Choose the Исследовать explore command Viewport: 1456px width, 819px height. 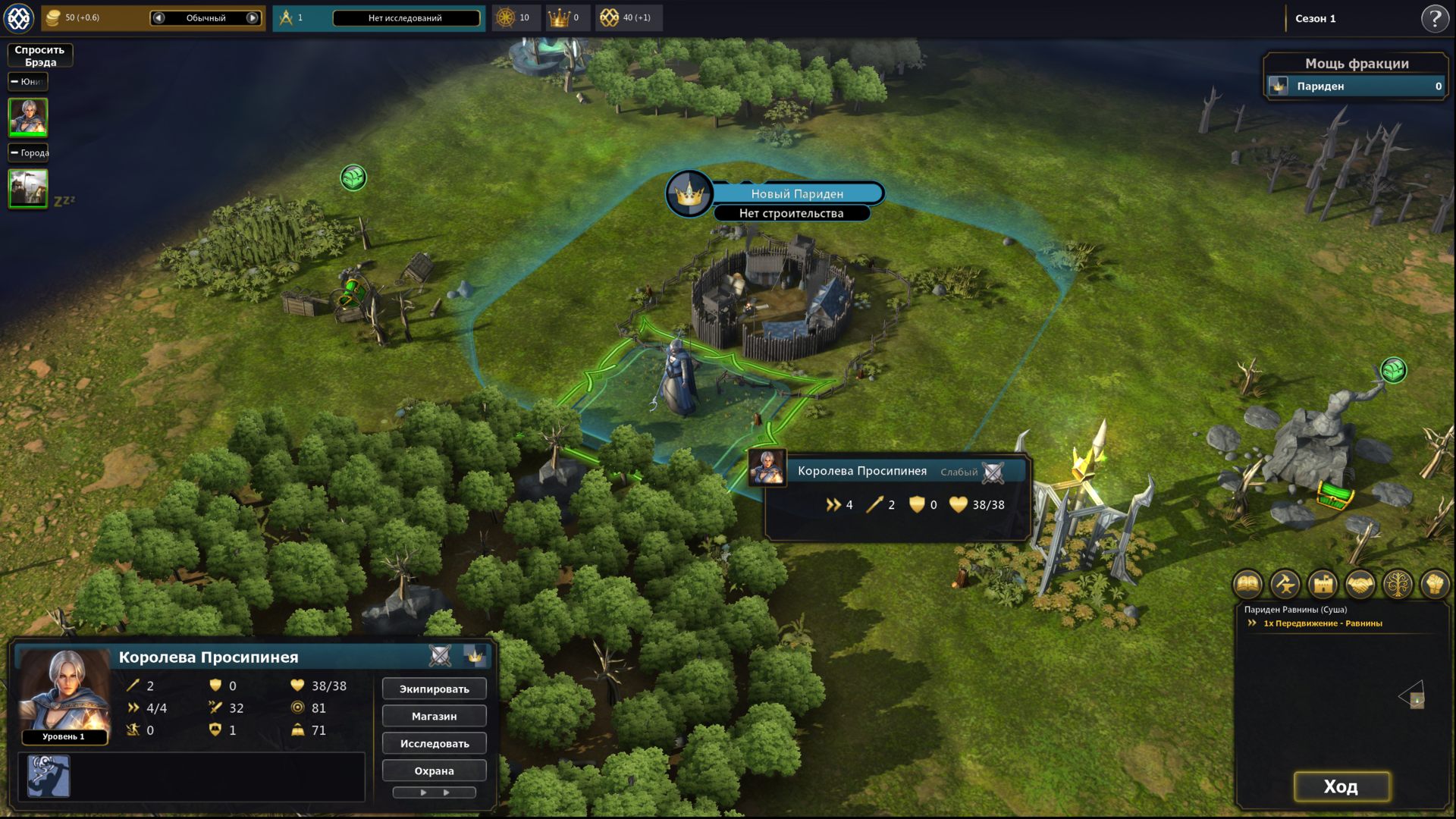(x=434, y=743)
